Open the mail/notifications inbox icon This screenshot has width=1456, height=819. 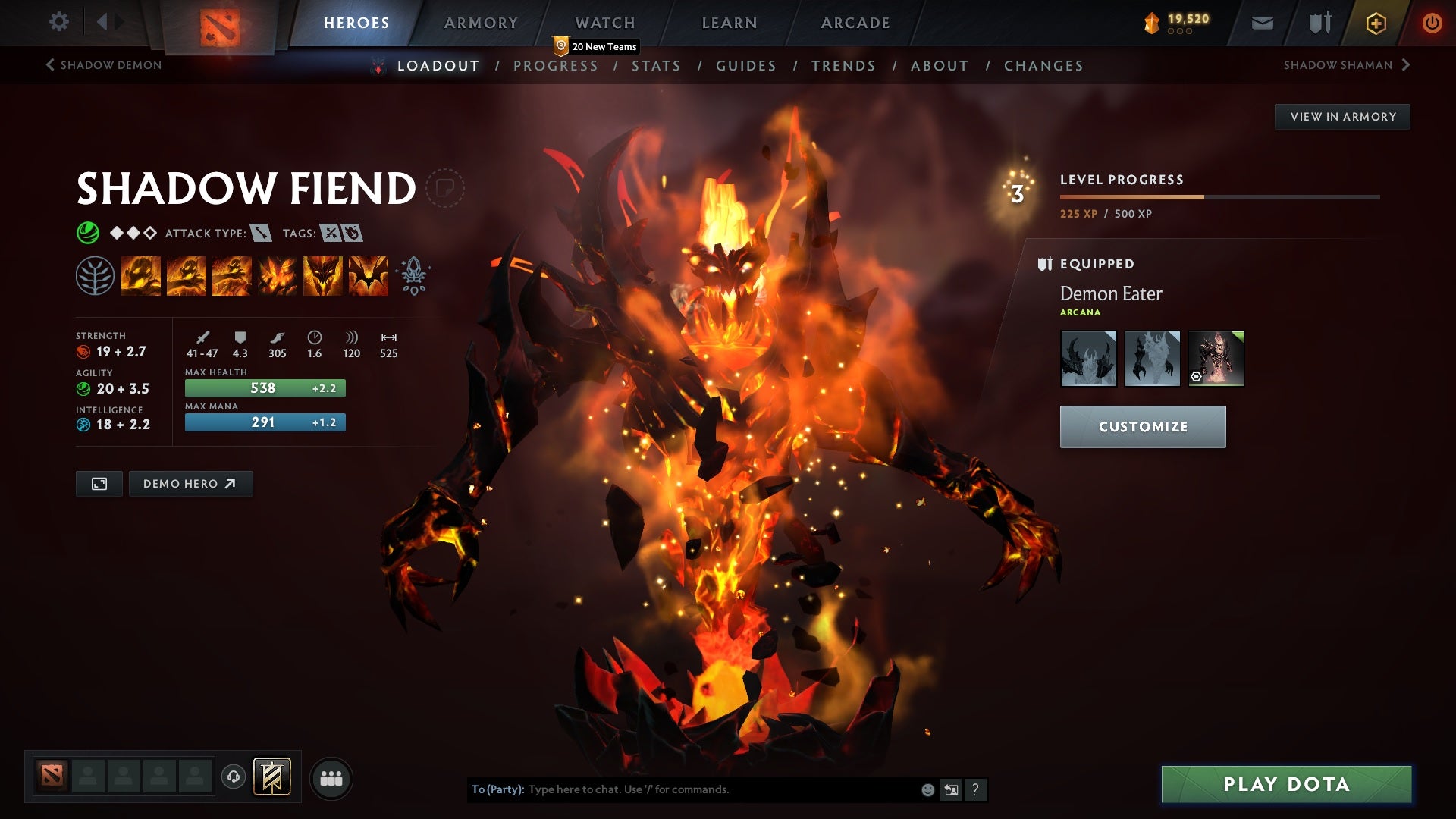click(1263, 23)
